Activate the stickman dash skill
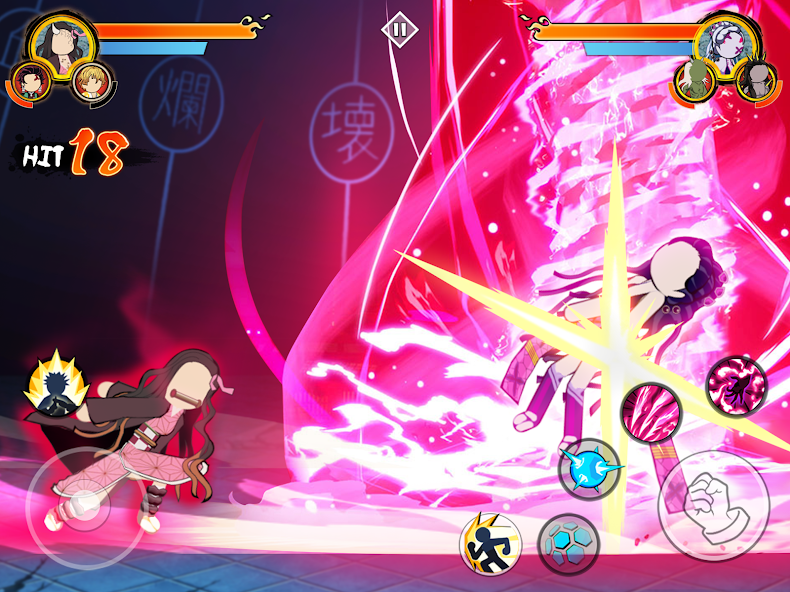 tap(490, 542)
